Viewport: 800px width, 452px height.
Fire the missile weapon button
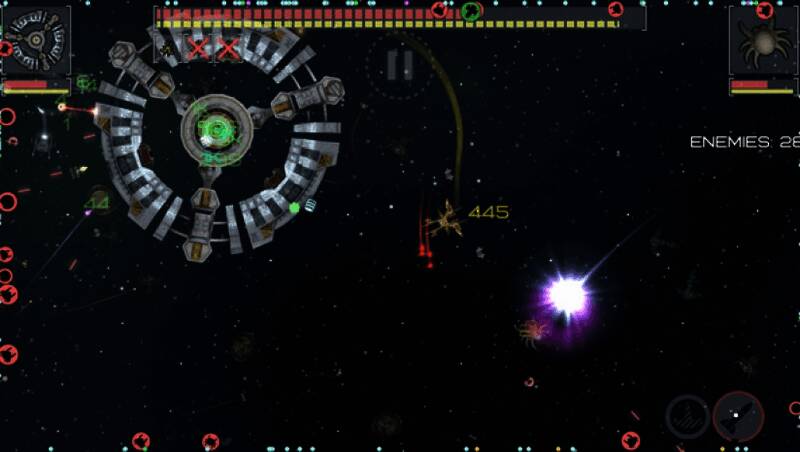coord(738,415)
